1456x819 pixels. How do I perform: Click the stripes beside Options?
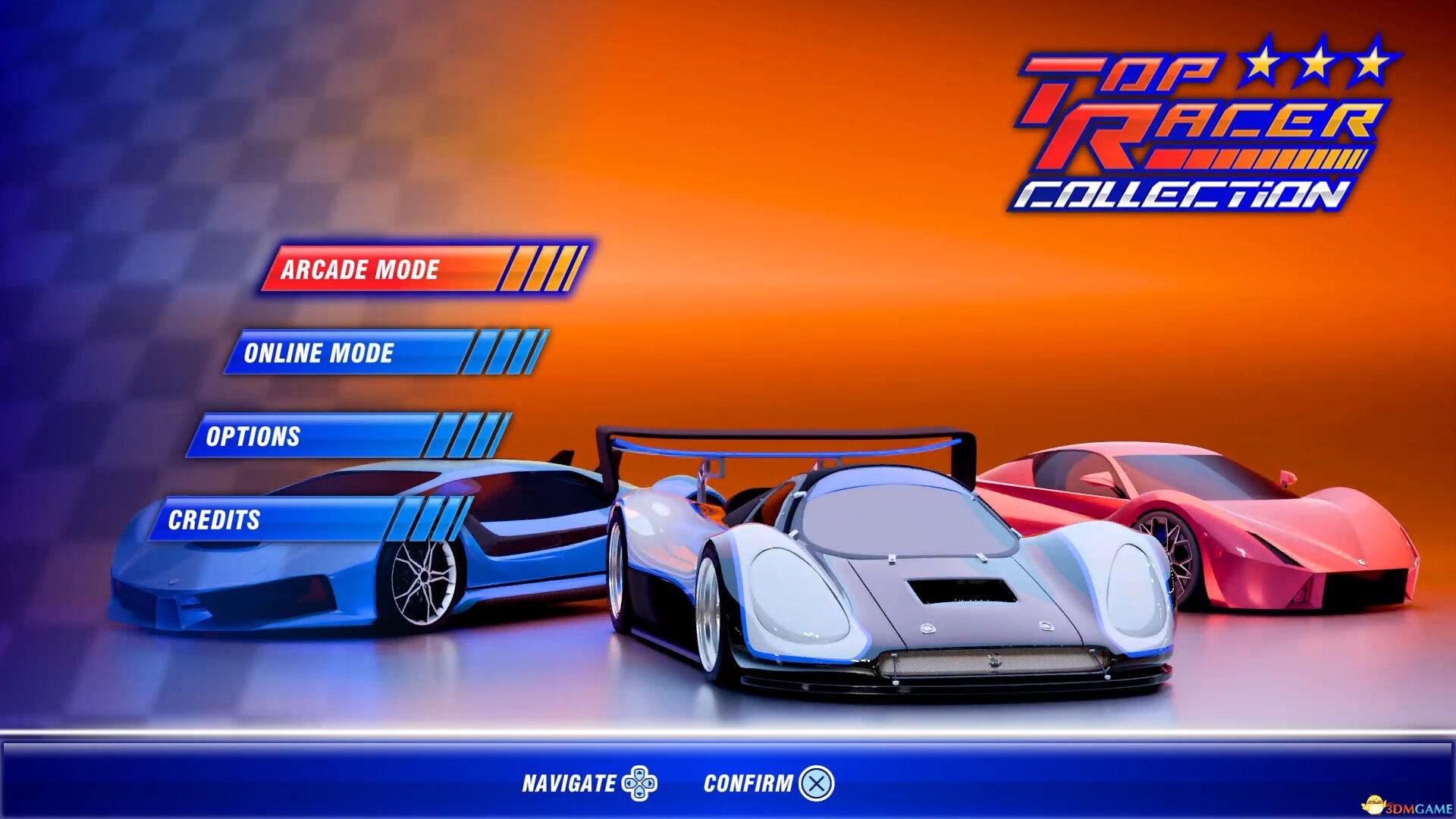[472, 435]
